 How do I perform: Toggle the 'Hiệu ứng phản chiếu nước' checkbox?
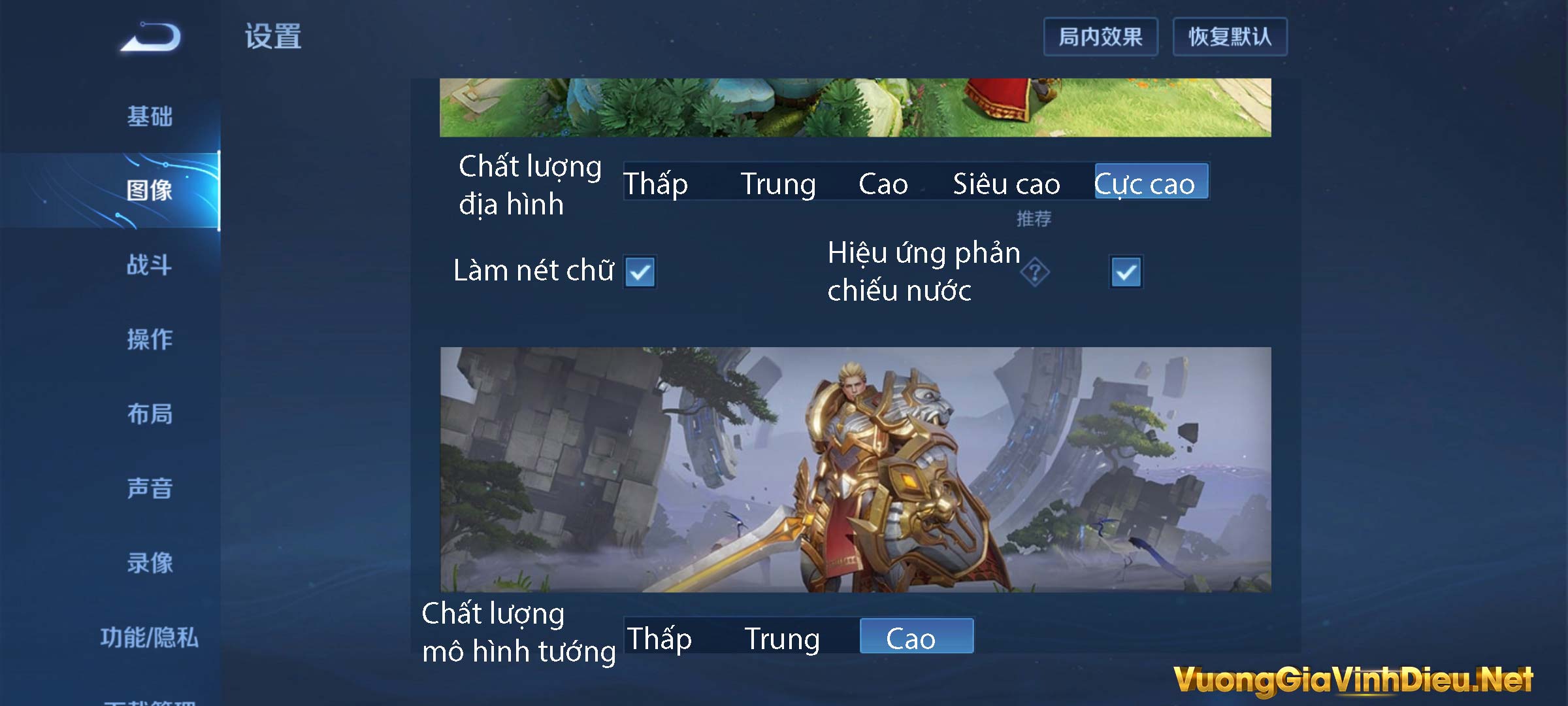[x=1125, y=273]
